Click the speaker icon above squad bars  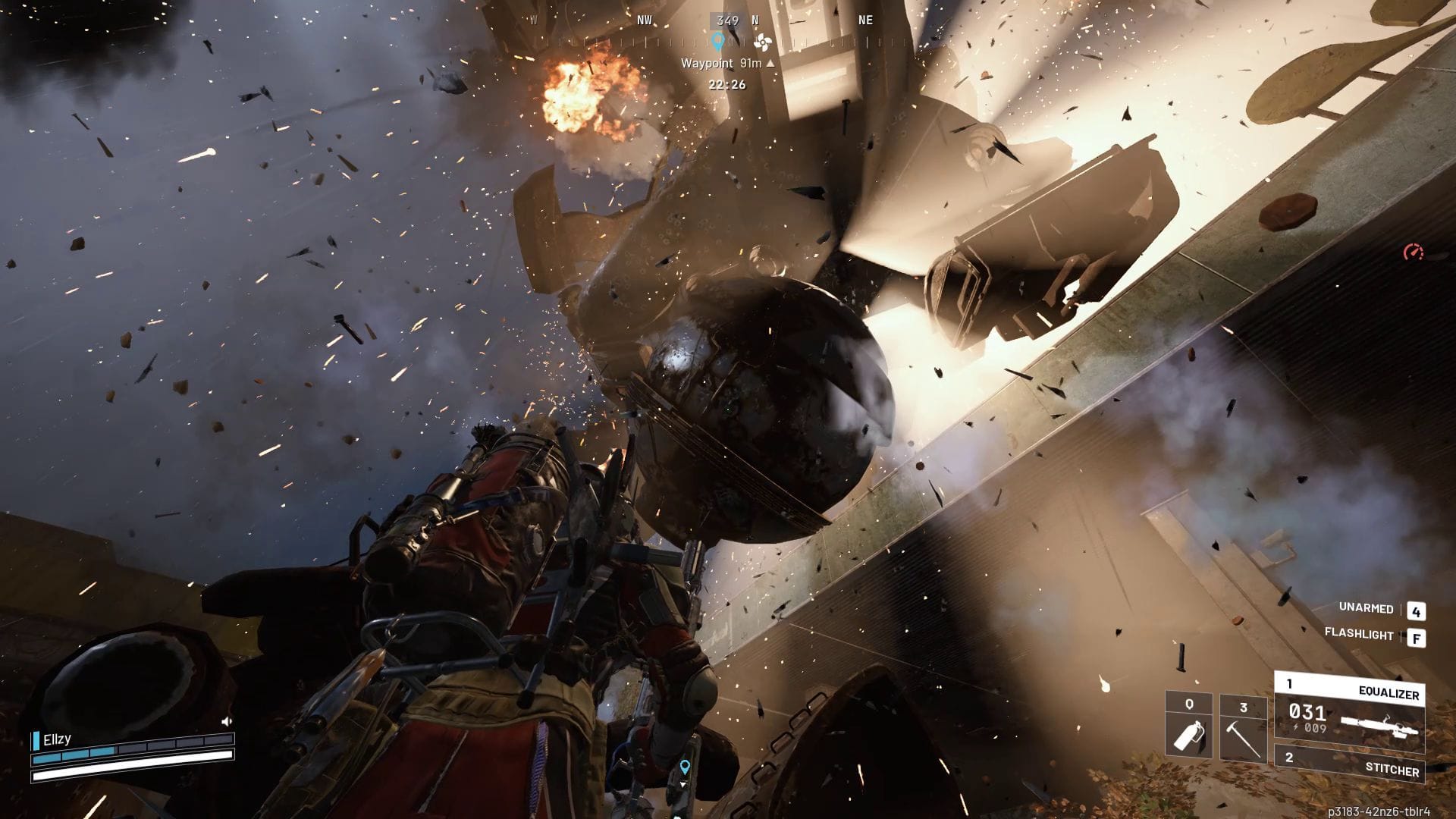[226, 721]
